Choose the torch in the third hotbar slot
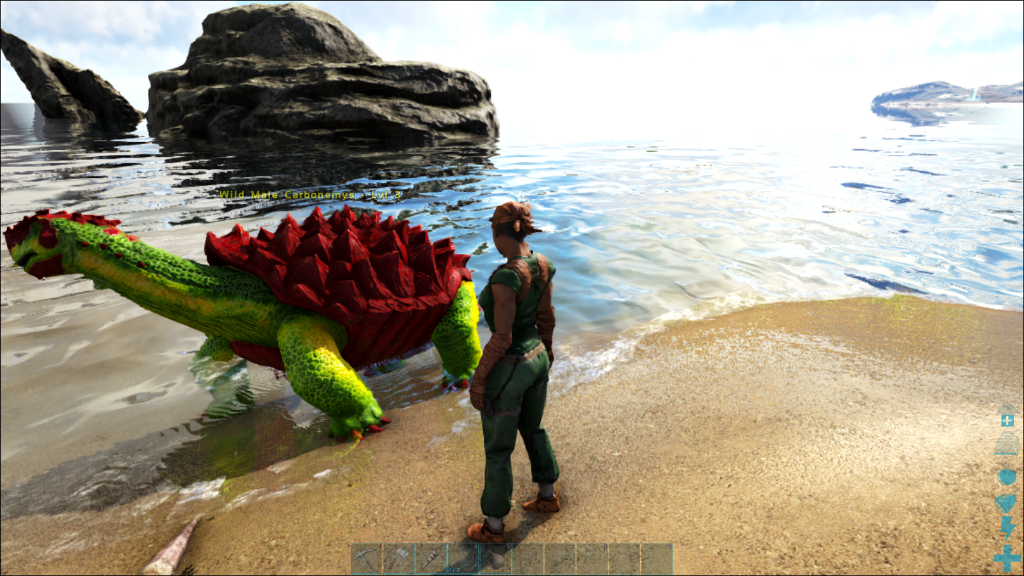 (431, 559)
